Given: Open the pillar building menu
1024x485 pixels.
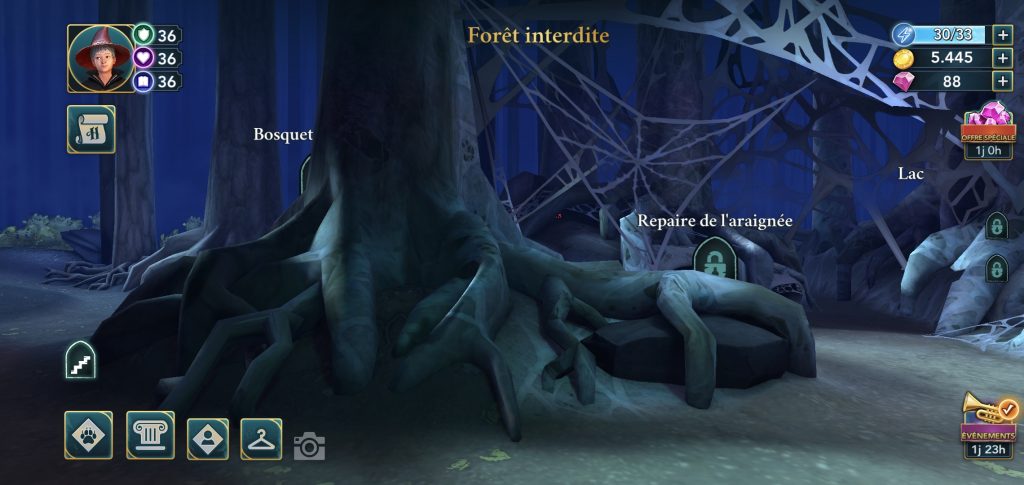Looking at the screenshot, I should 150,435.
